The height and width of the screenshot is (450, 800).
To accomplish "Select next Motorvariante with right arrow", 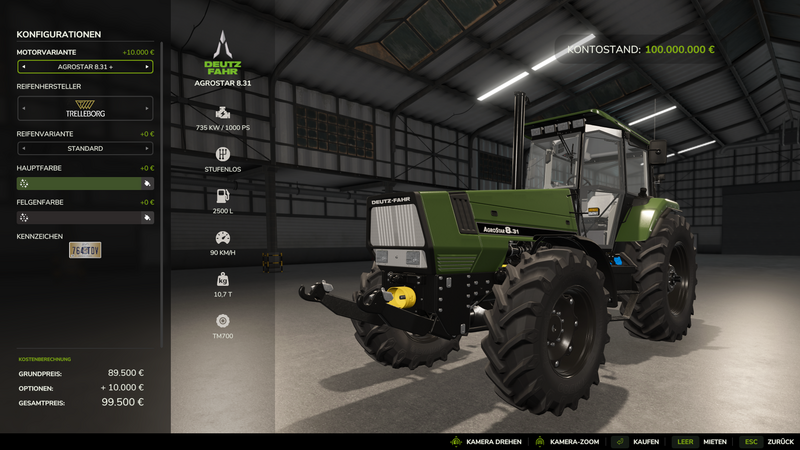I will [148, 67].
